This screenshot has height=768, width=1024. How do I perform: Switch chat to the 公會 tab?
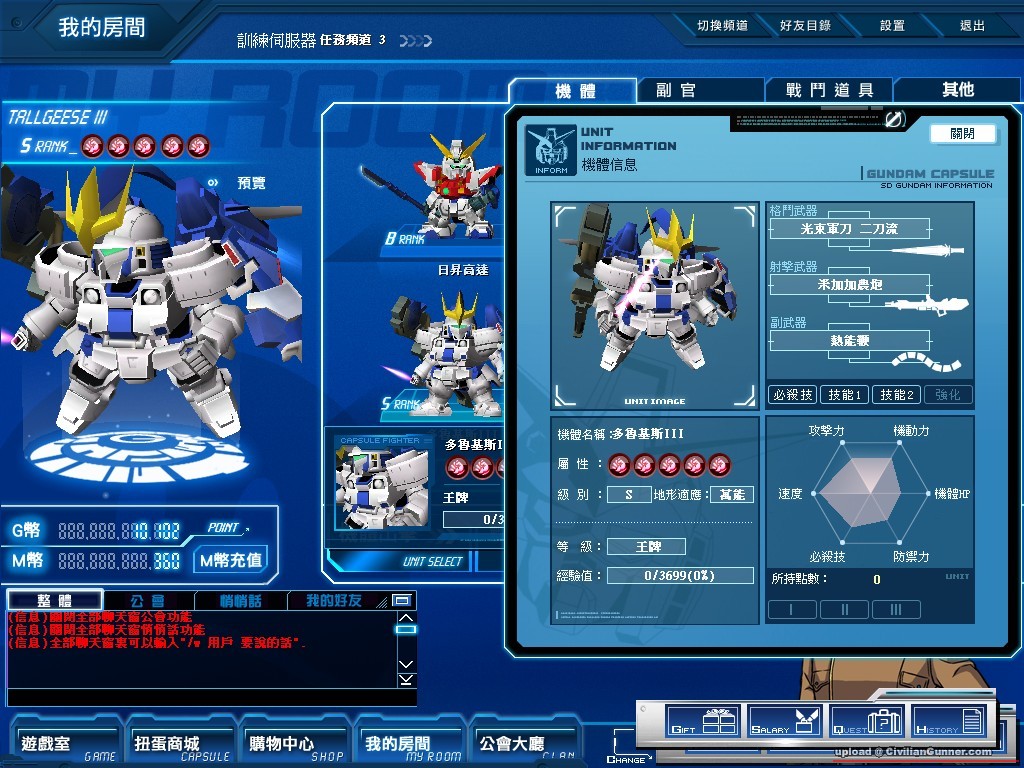pos(147,601)
